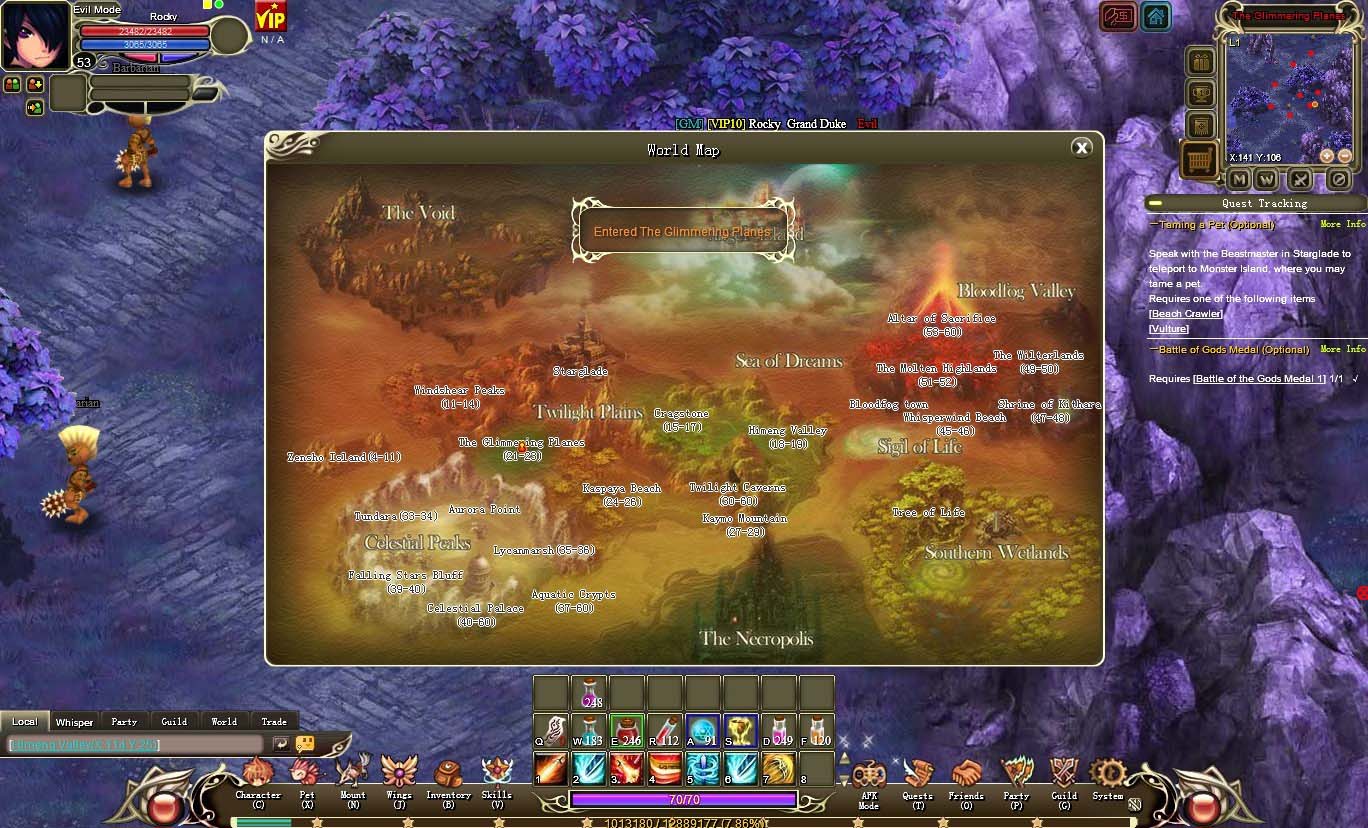Use the red potion in slot E
Viewport: 1368px width, 828px height.
(x=627, y=732)
